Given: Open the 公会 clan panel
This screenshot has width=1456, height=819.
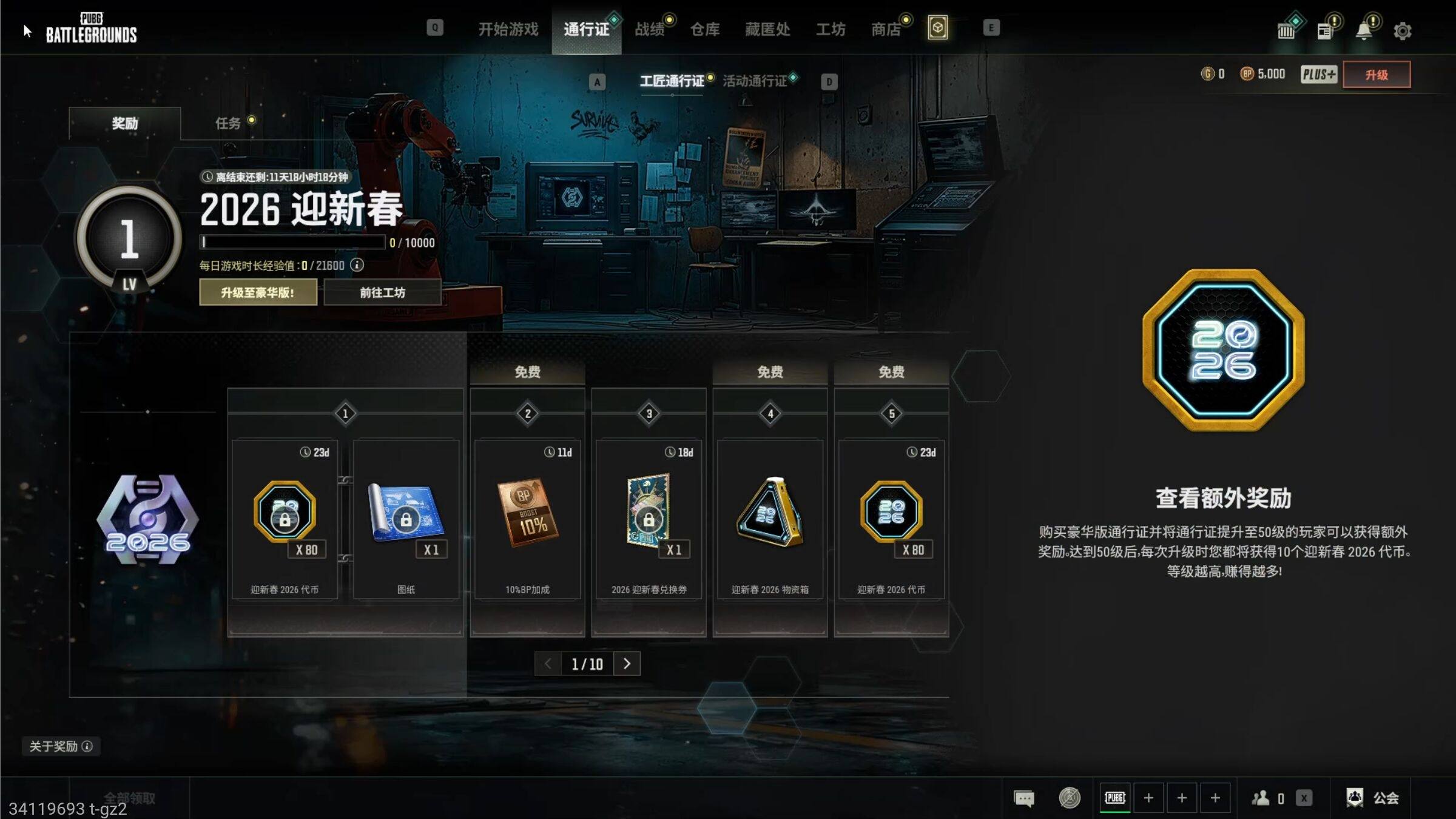Looking at the screenshot, I should [1373, 798].
